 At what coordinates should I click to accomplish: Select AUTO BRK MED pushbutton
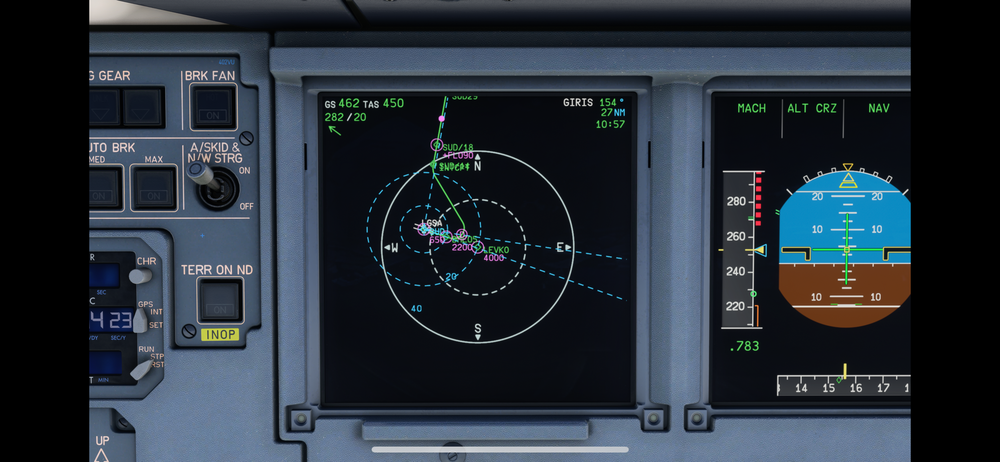click(102, 187)
